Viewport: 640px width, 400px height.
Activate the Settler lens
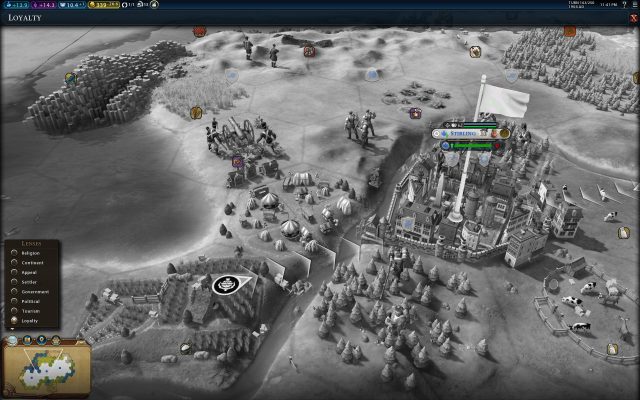pos(25,282)
